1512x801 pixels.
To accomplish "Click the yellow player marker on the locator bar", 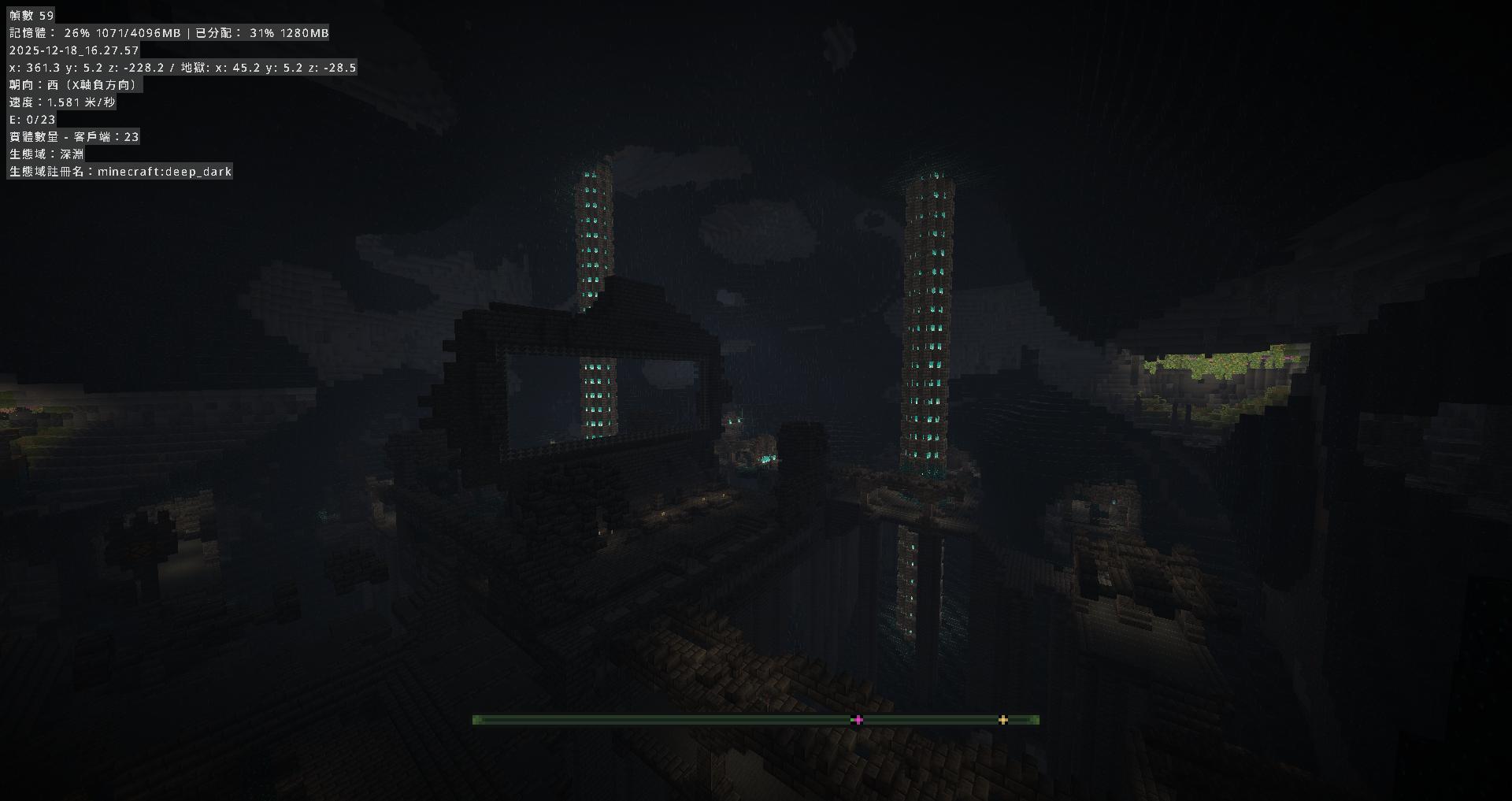I will [x=1002, y=719].
